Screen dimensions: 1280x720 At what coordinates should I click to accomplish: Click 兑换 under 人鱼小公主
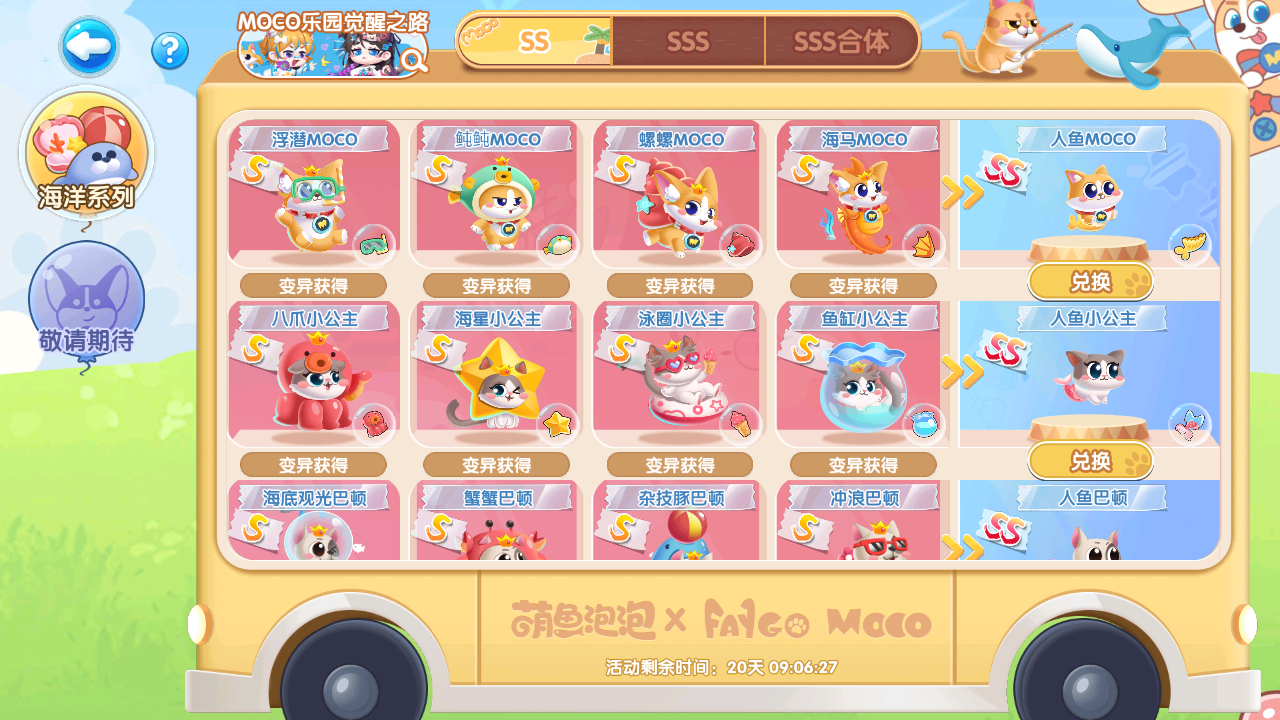1091,461
